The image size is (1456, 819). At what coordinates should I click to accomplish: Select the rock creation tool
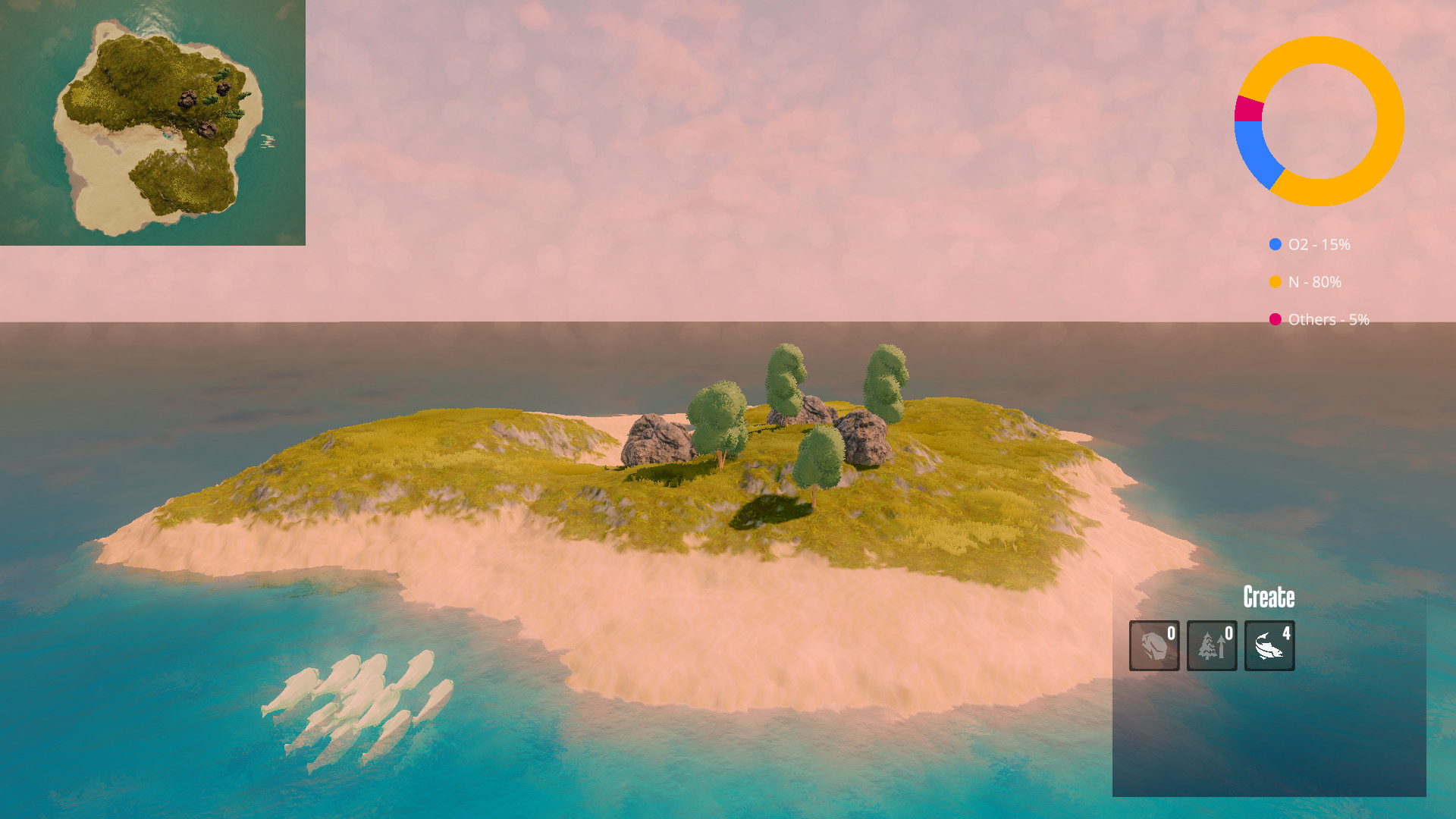click(x=1153, y=645)
